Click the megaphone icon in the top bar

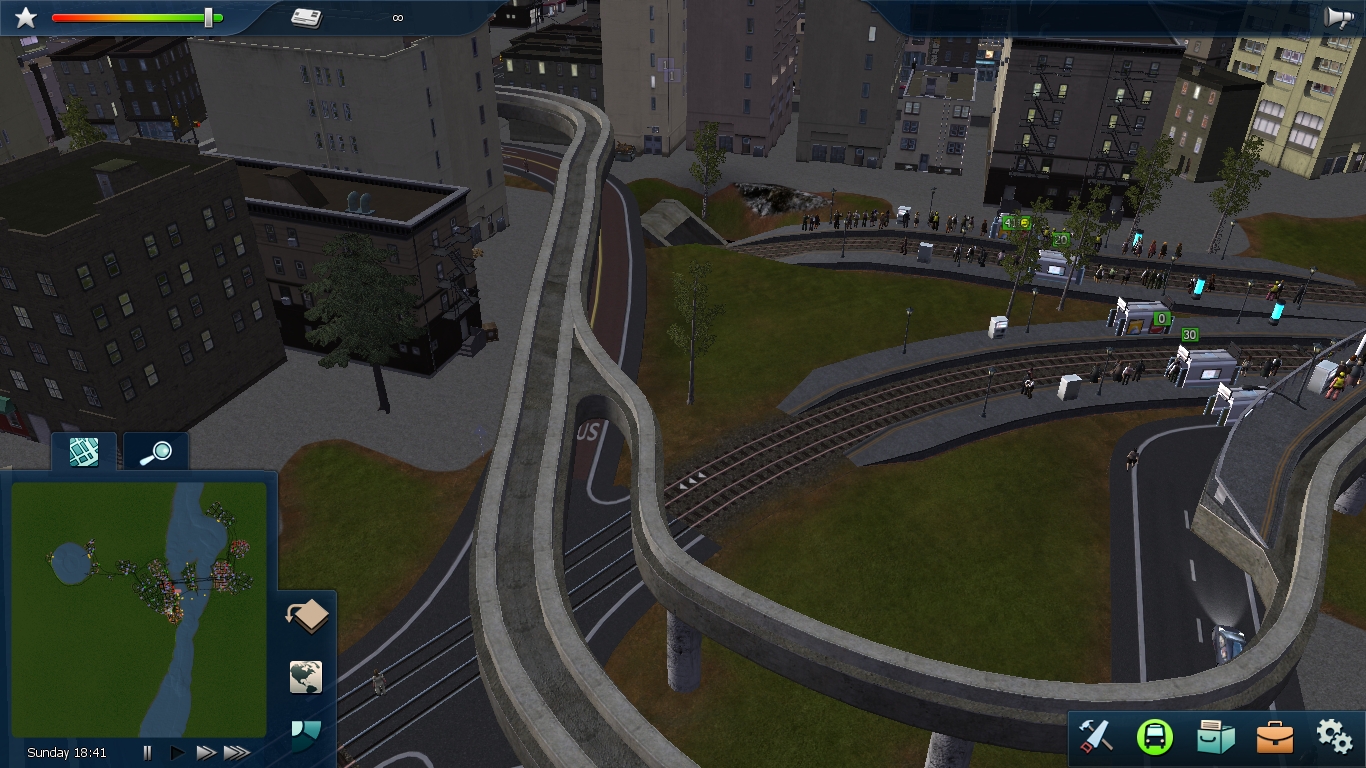[x=1339, y=17]
